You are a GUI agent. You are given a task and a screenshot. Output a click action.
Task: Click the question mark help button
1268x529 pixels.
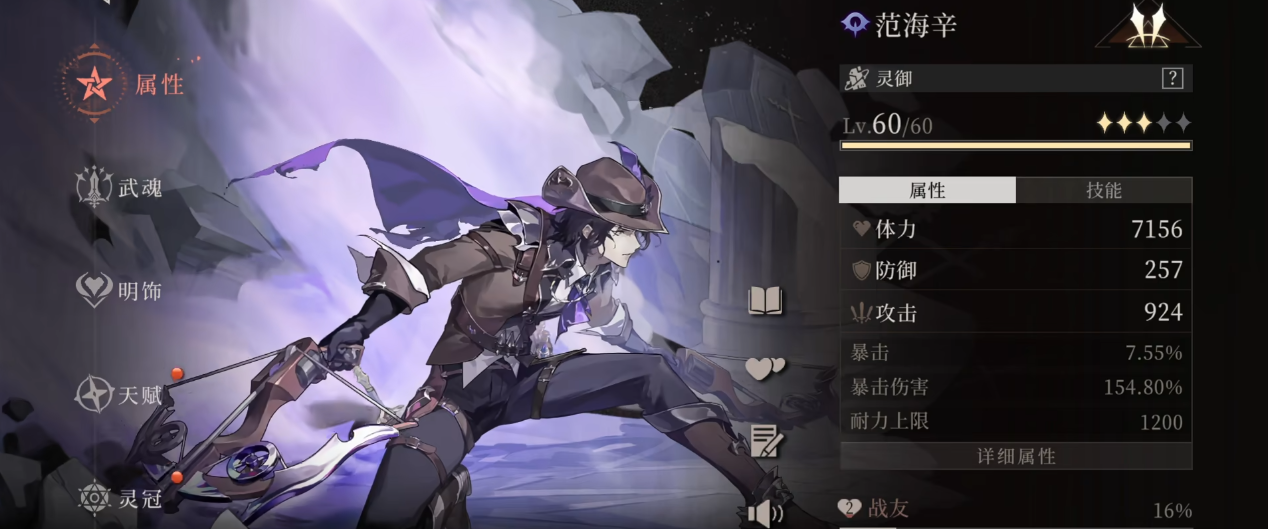point(1171,79)
